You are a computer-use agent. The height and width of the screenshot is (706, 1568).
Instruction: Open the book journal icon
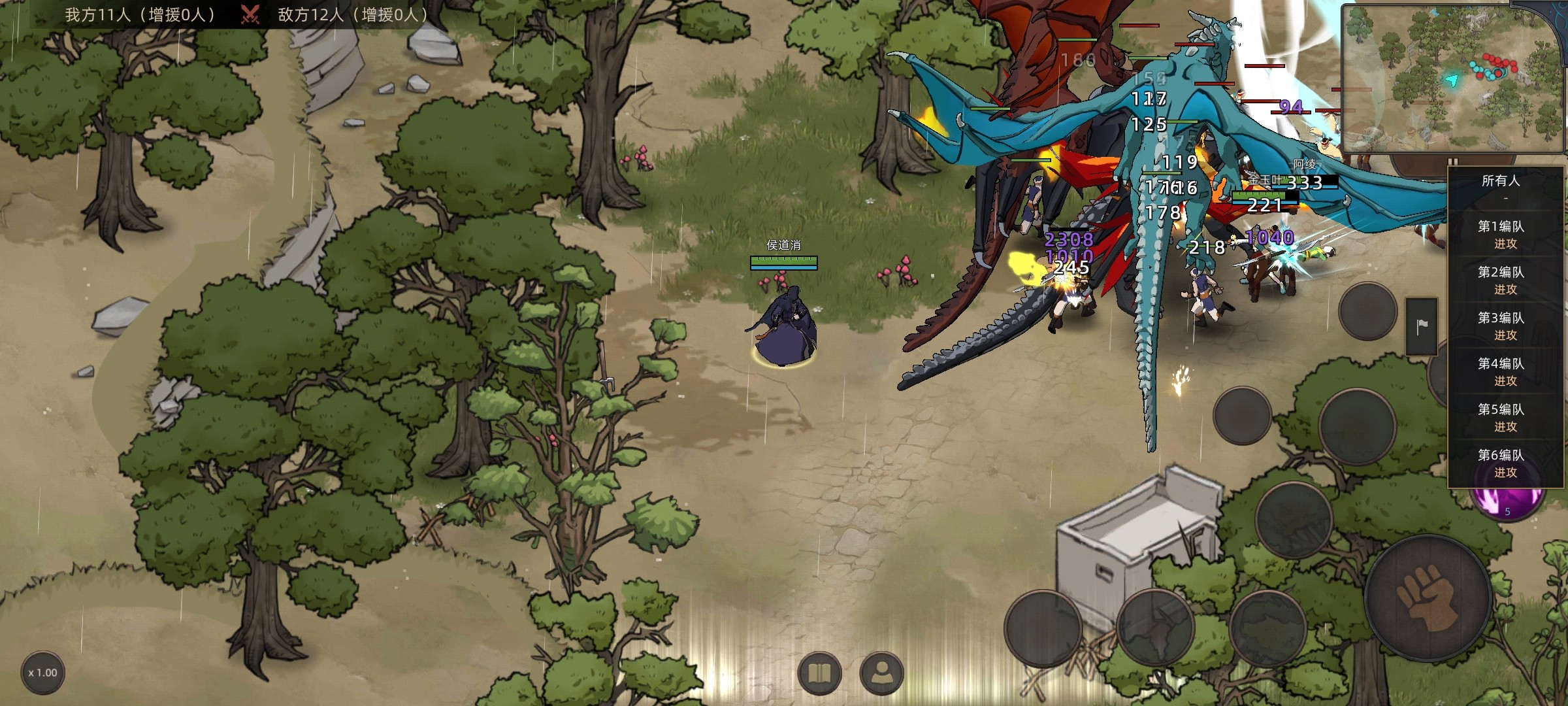click(819, 673)
